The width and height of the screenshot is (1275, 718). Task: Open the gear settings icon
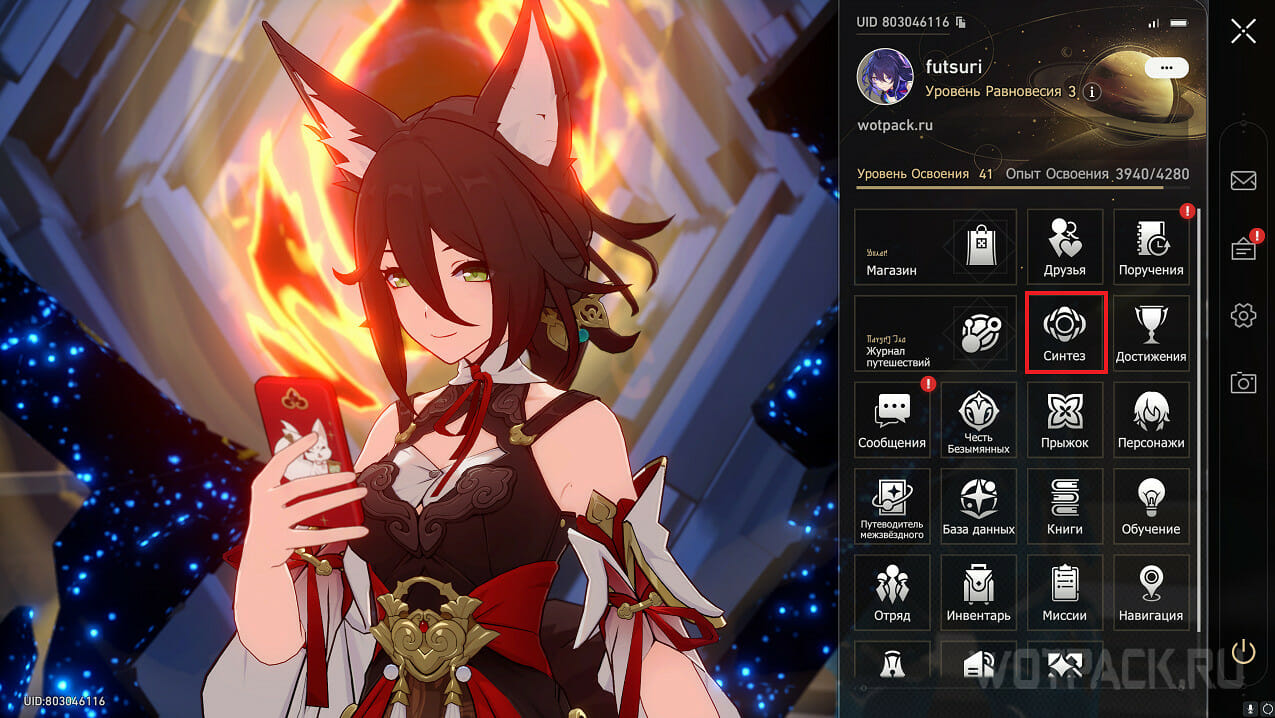(1243, 316)
